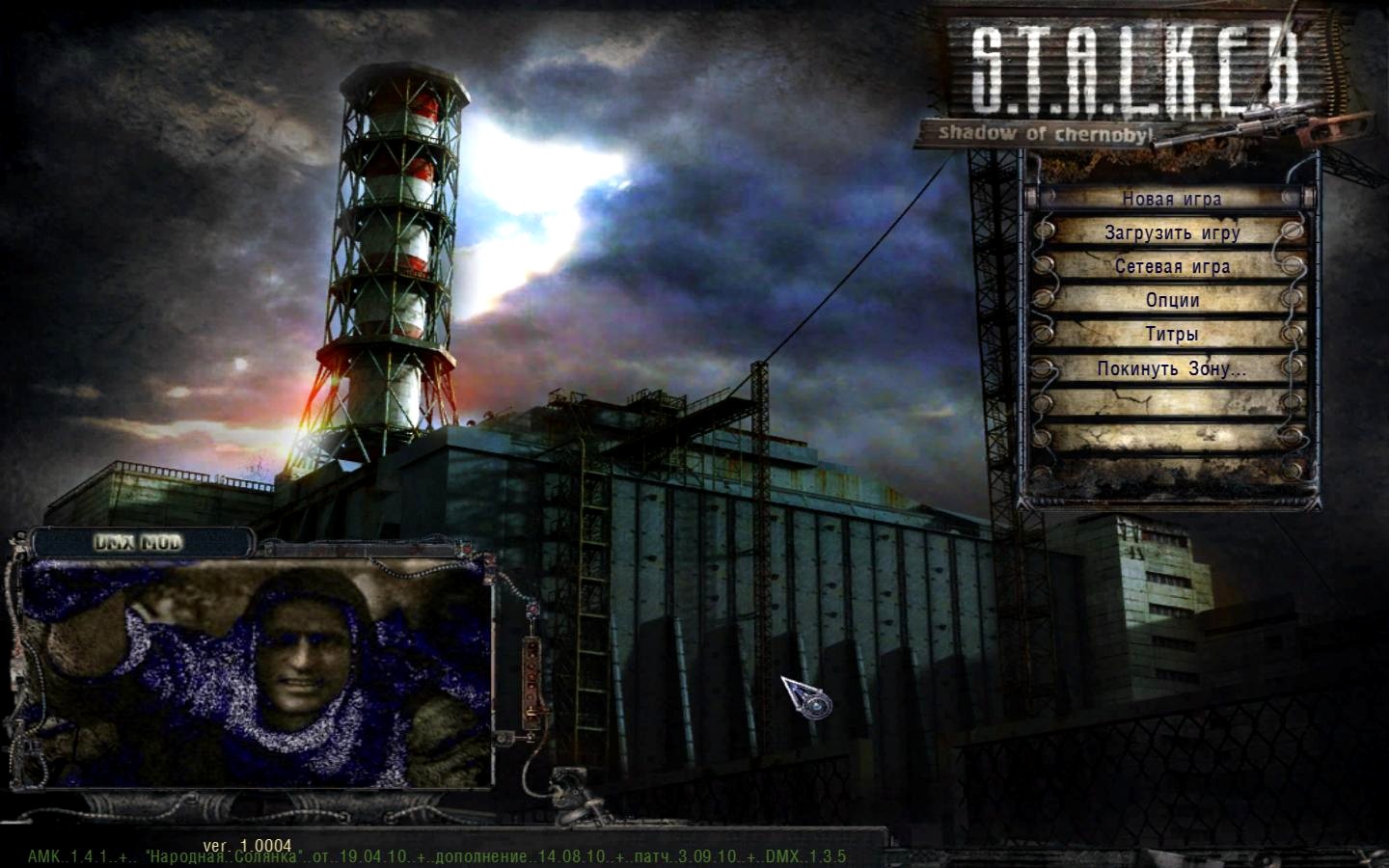Open Загрузить игру to load a save
This screenshot has width=1389, height=868.
click(1172, 233)
